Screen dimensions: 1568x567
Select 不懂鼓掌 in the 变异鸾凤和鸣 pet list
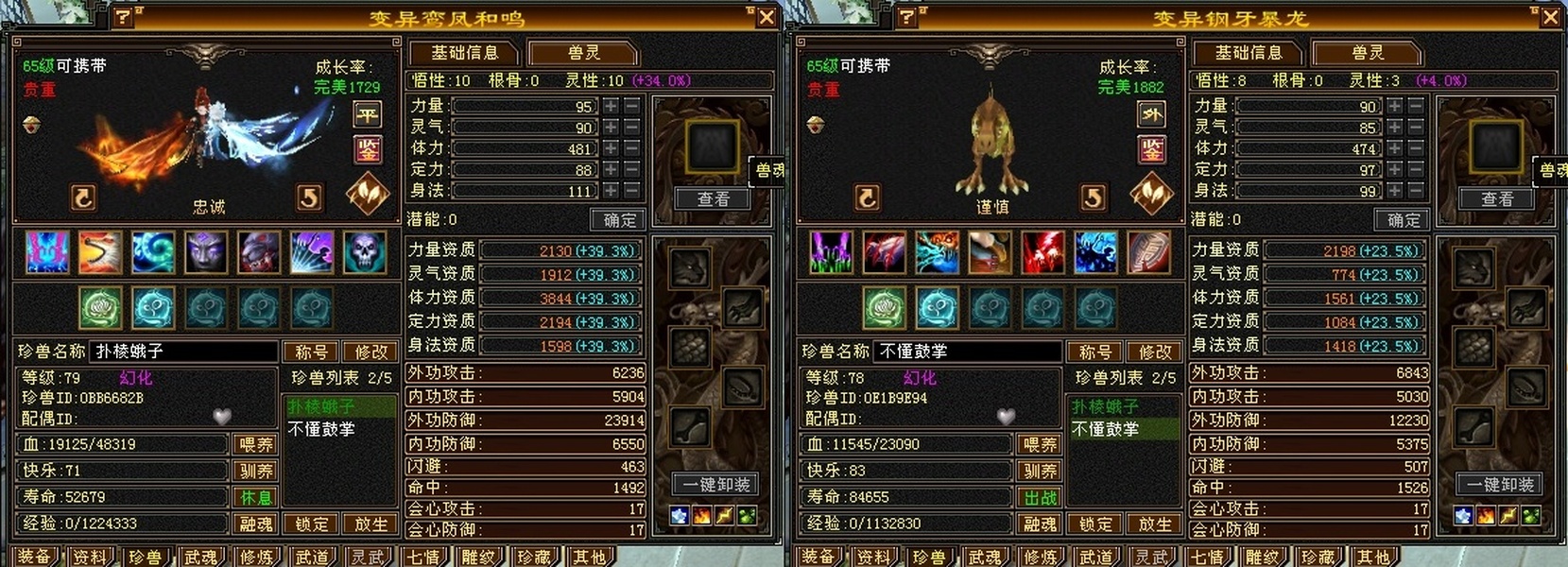[x=321, y=429]
